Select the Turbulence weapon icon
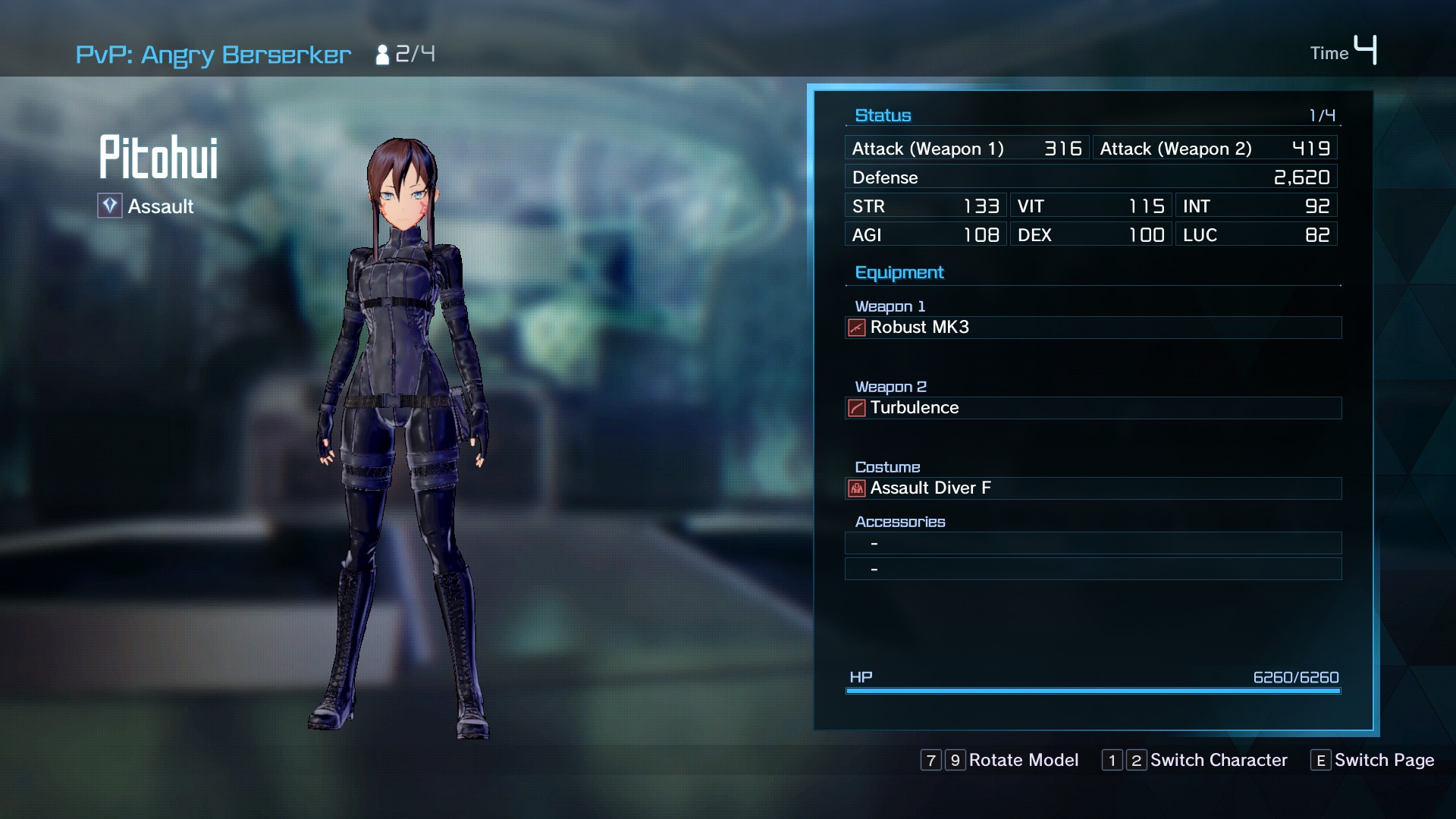The width and height of the screenshot is (1456, 819). point(856,408)
